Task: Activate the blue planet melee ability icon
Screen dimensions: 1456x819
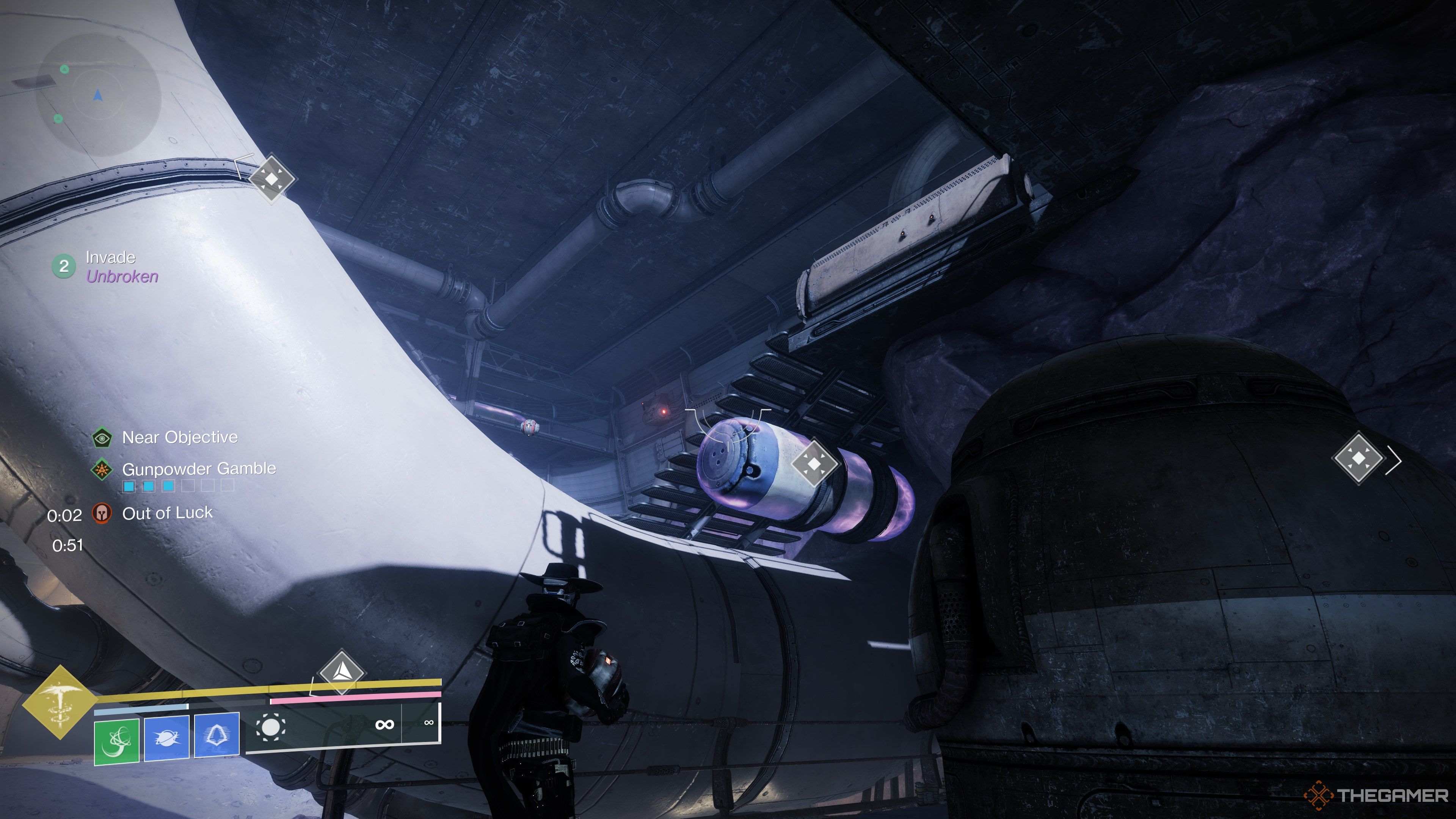Action: (167, 738)
